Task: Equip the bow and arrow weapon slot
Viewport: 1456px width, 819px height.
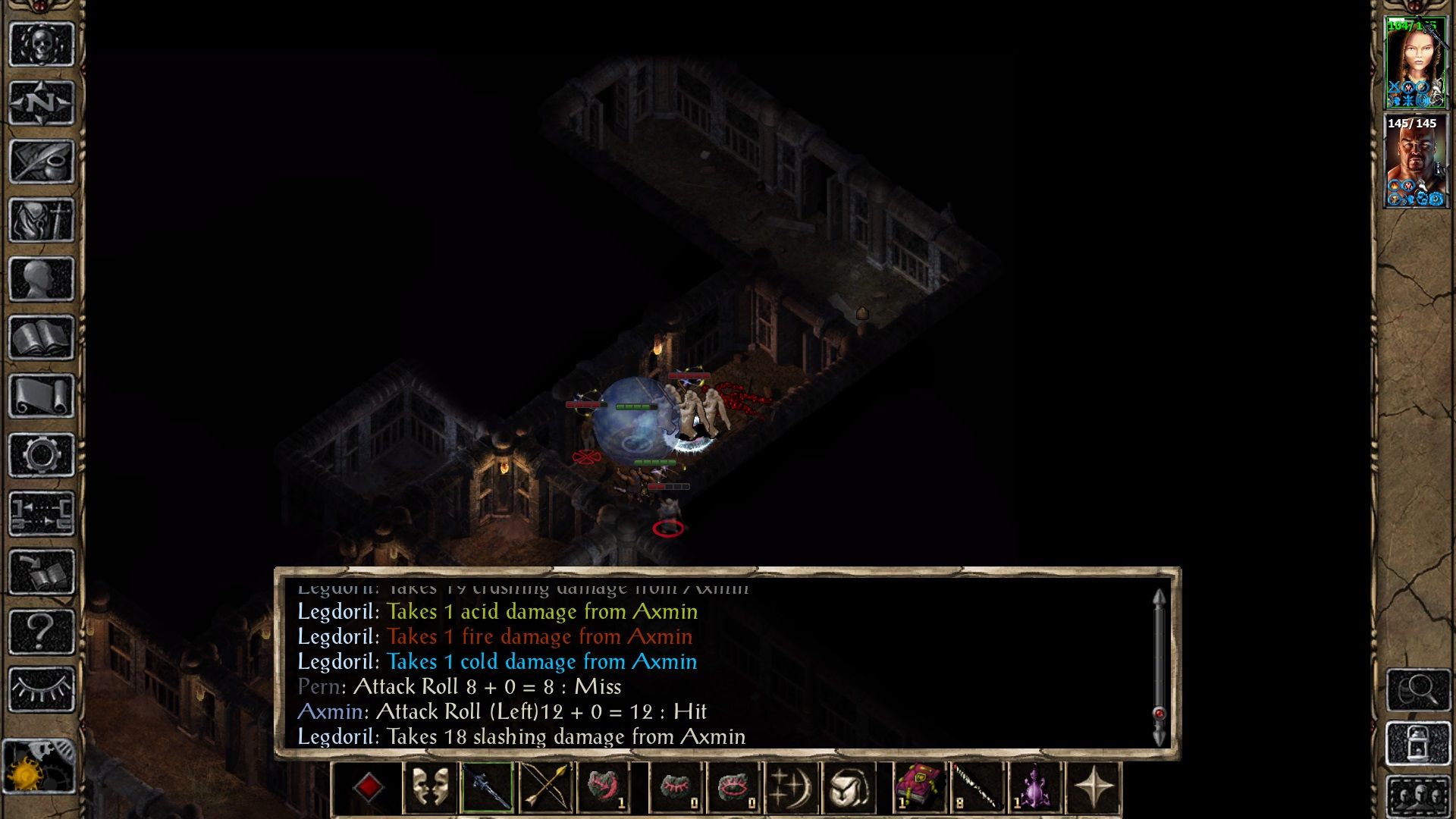Action: (x=545, y=788)
